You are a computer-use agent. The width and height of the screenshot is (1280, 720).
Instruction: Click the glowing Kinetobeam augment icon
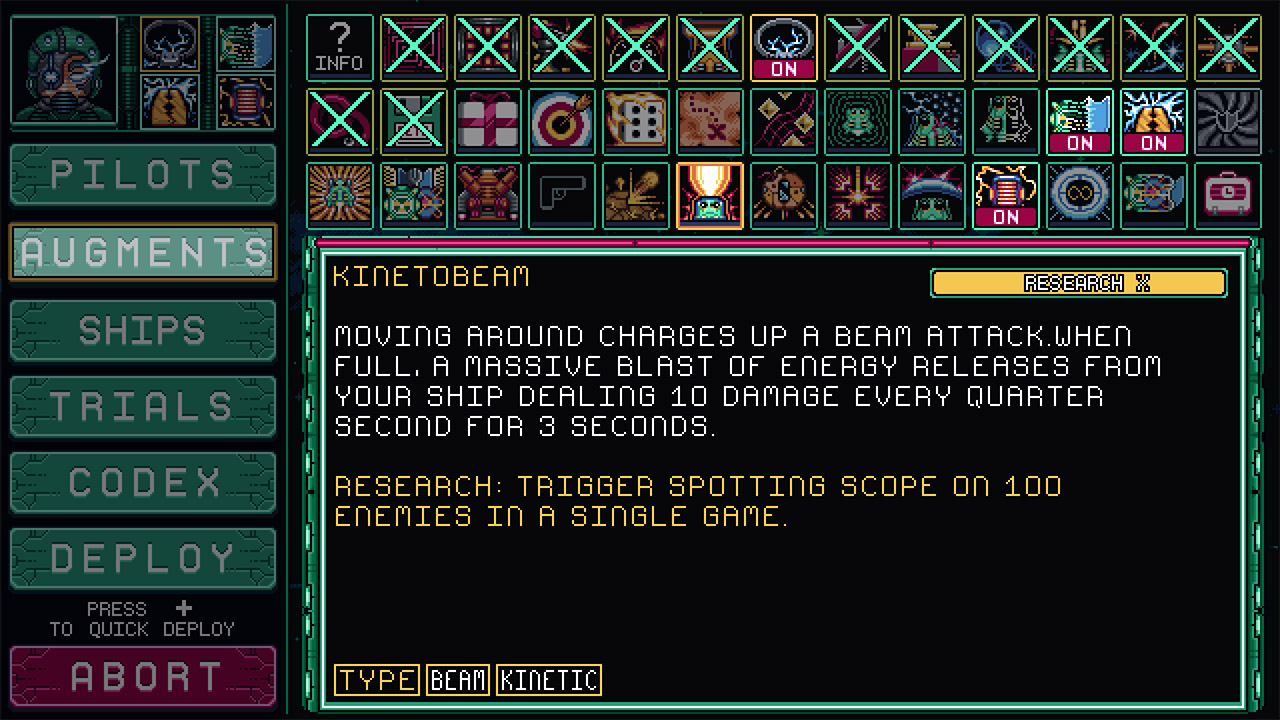709,195
